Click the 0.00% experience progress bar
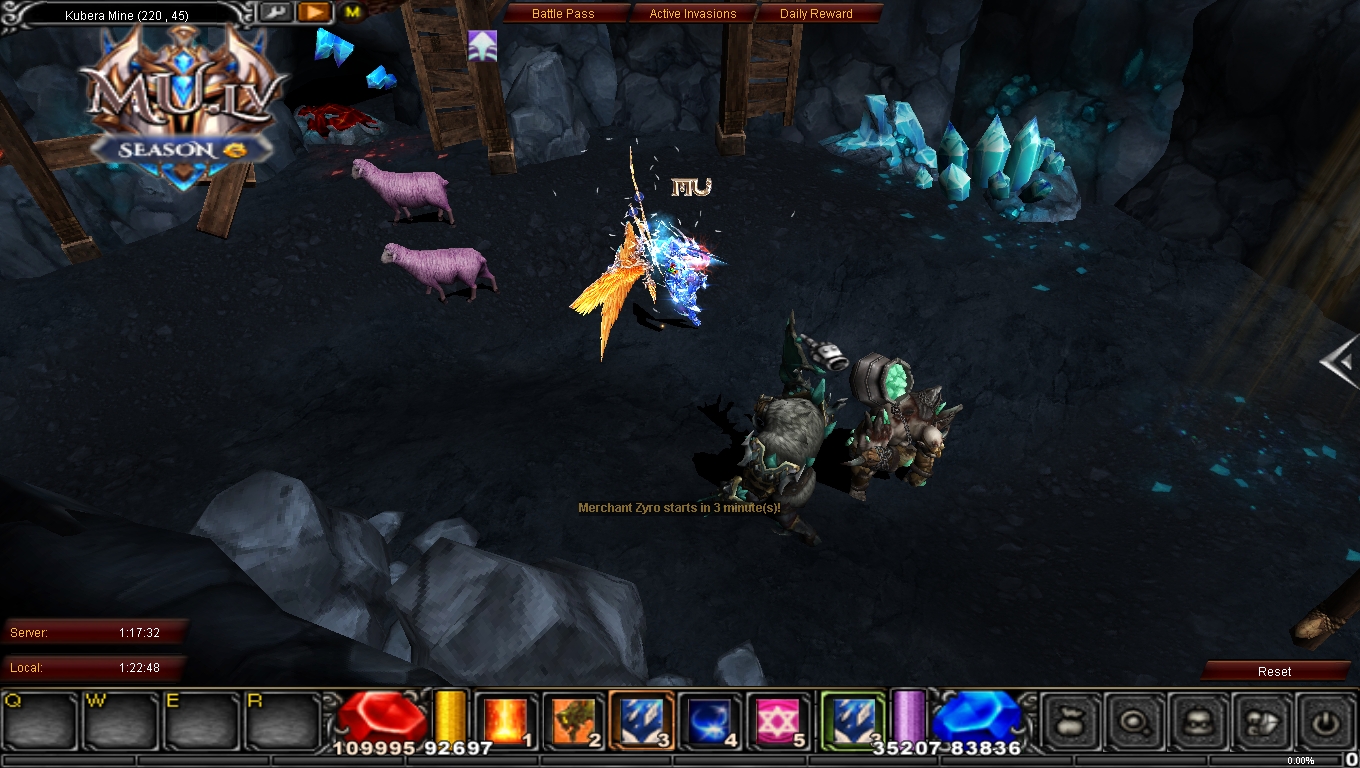The height and width of the screenshot is (768, 1360). click(1300, 760)
